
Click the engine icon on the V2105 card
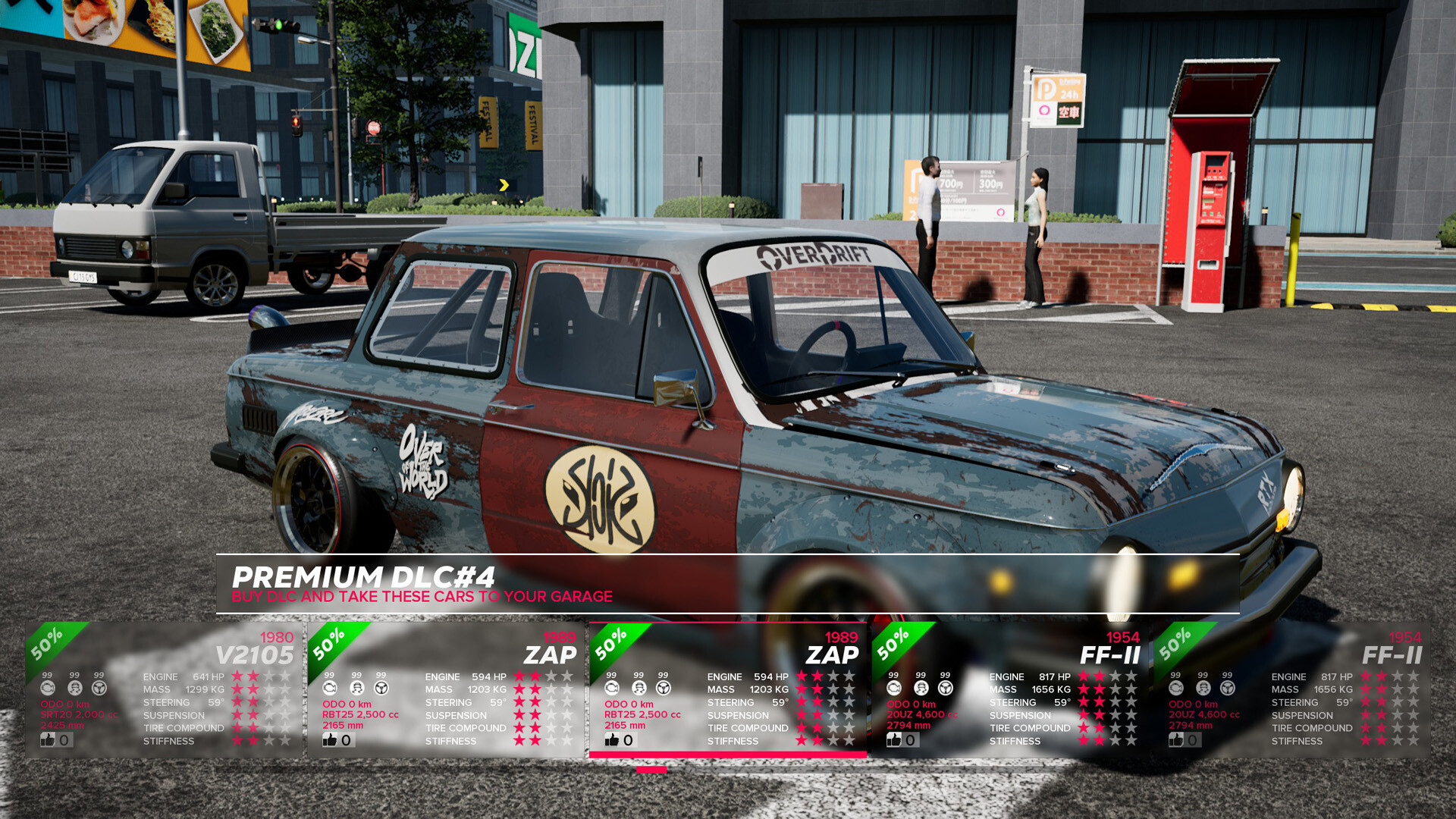(x=49, y=688)
